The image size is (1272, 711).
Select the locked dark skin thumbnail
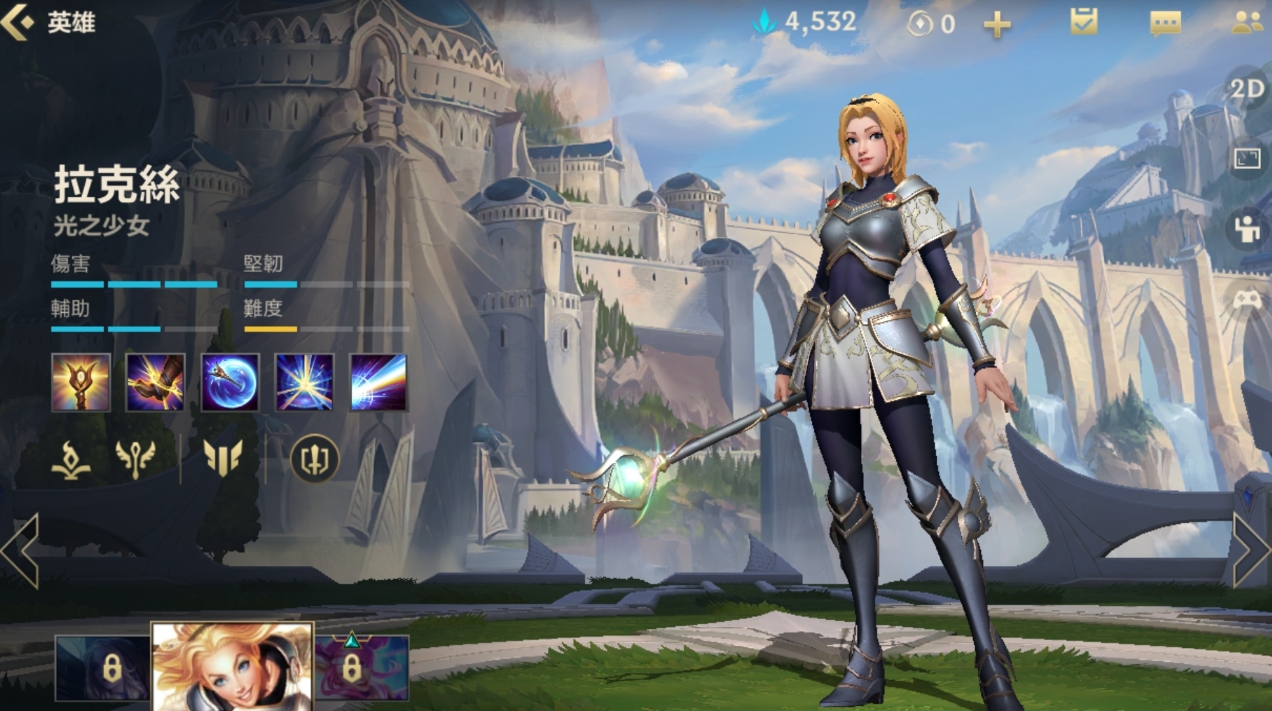102,667
